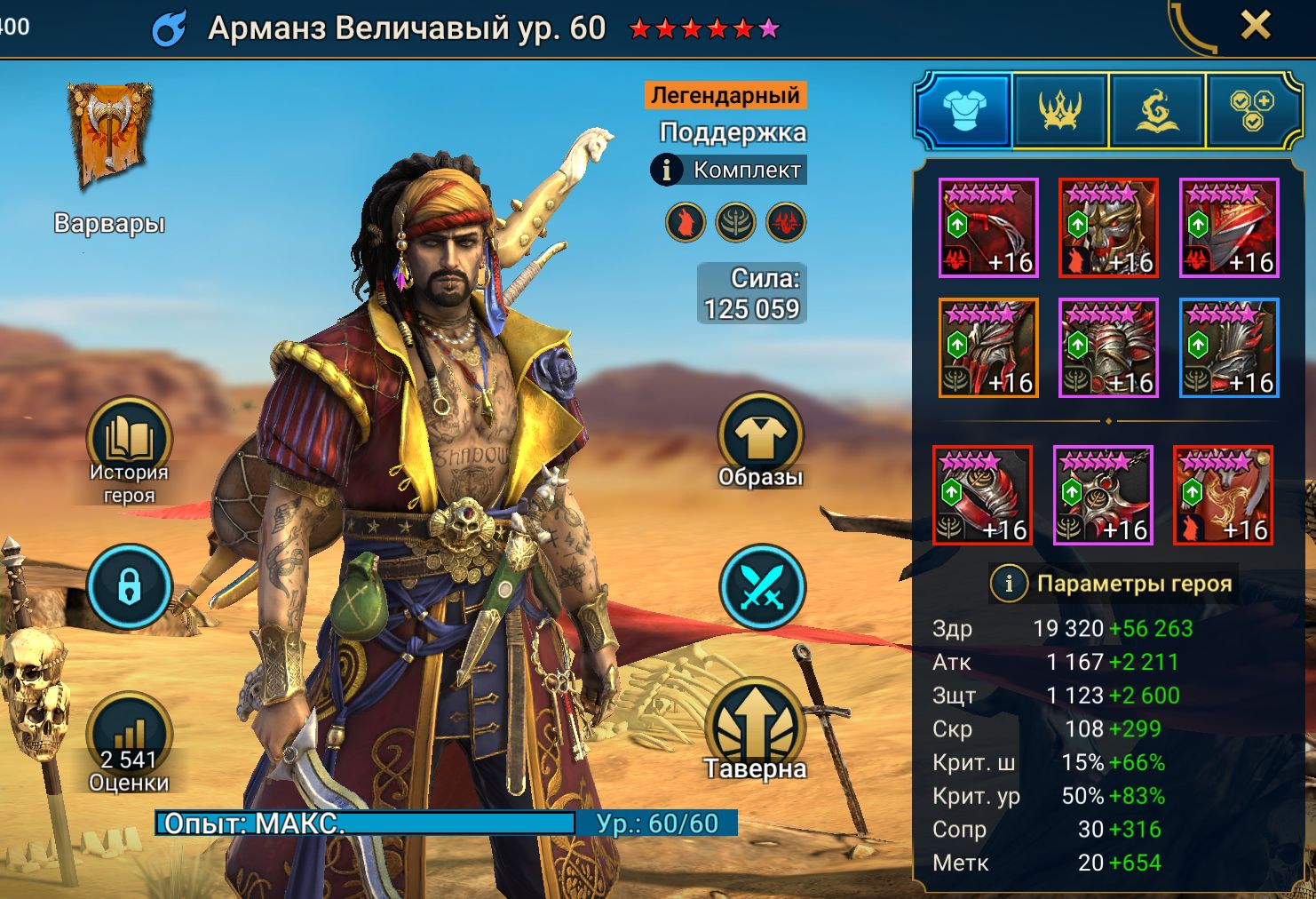Open the Параметры героя stats info
Screen dimensions: 1316x899
click(x=1009, y=584)
